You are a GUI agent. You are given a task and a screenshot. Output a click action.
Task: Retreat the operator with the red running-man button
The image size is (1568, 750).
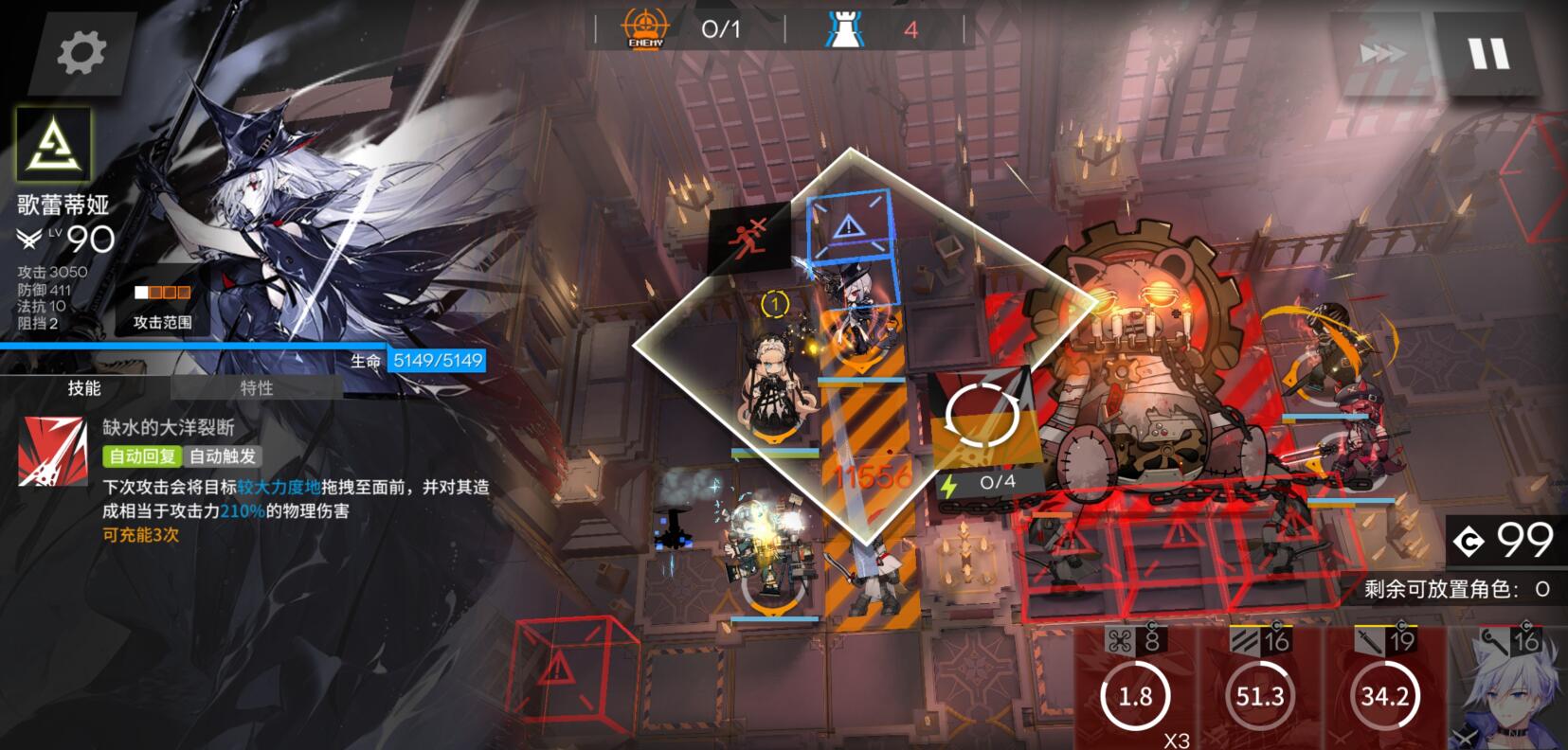point(749,239)
